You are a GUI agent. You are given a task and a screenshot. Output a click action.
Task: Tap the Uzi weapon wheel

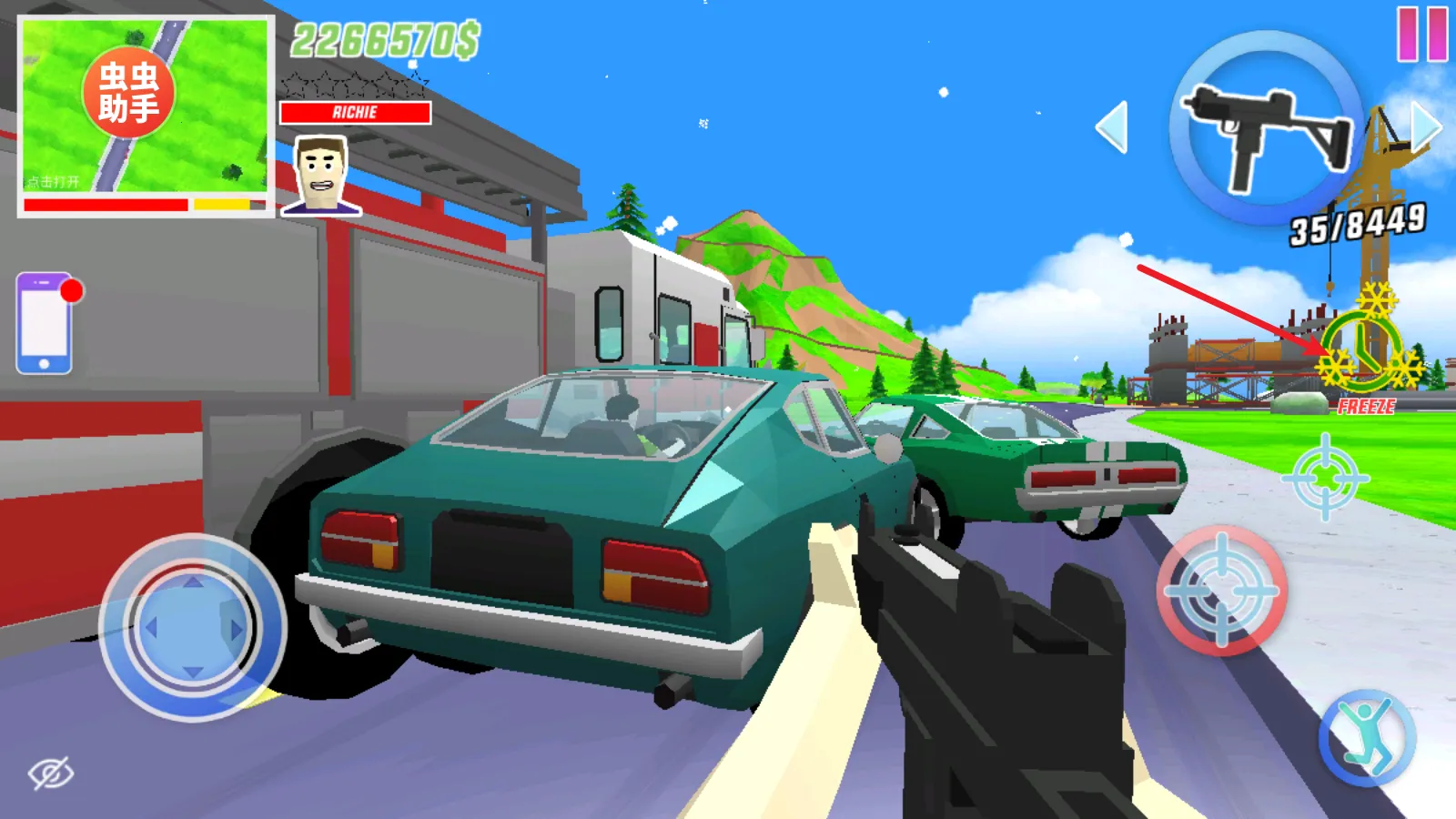[x=1266, y=129]
